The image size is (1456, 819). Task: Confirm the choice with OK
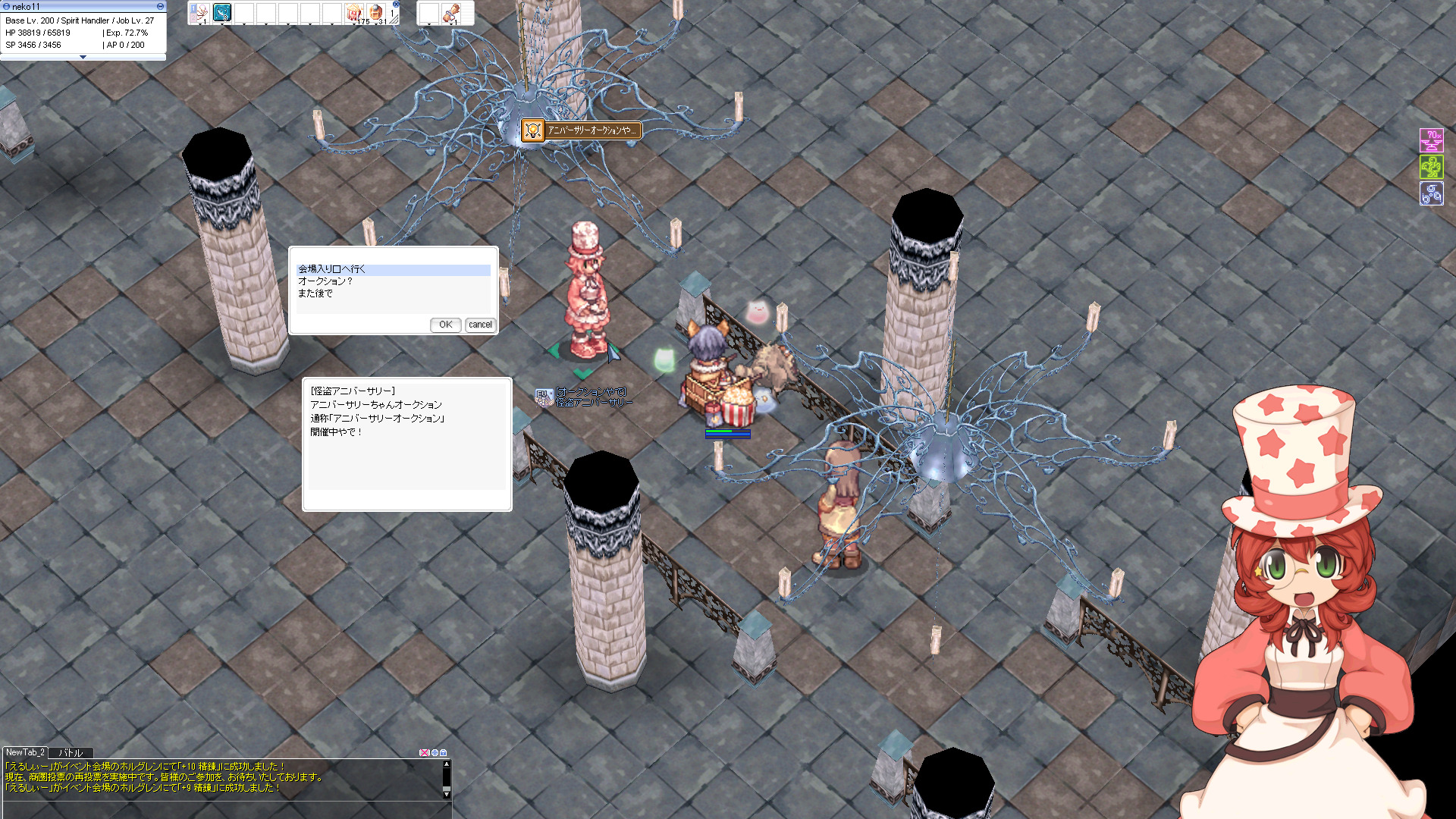coord(445,325)
